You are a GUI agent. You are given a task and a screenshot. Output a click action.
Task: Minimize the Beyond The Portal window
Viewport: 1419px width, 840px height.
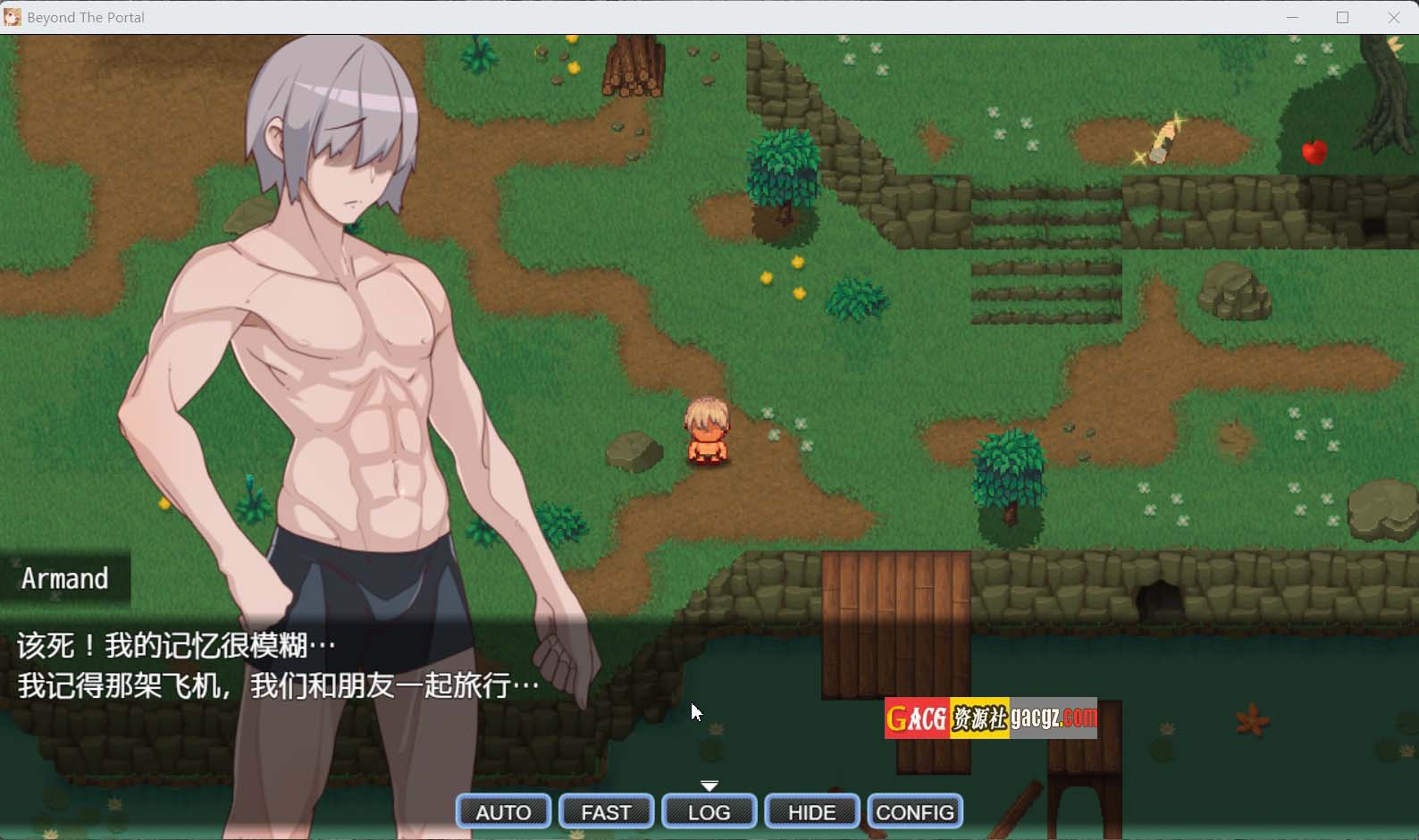click(1292, 17)
